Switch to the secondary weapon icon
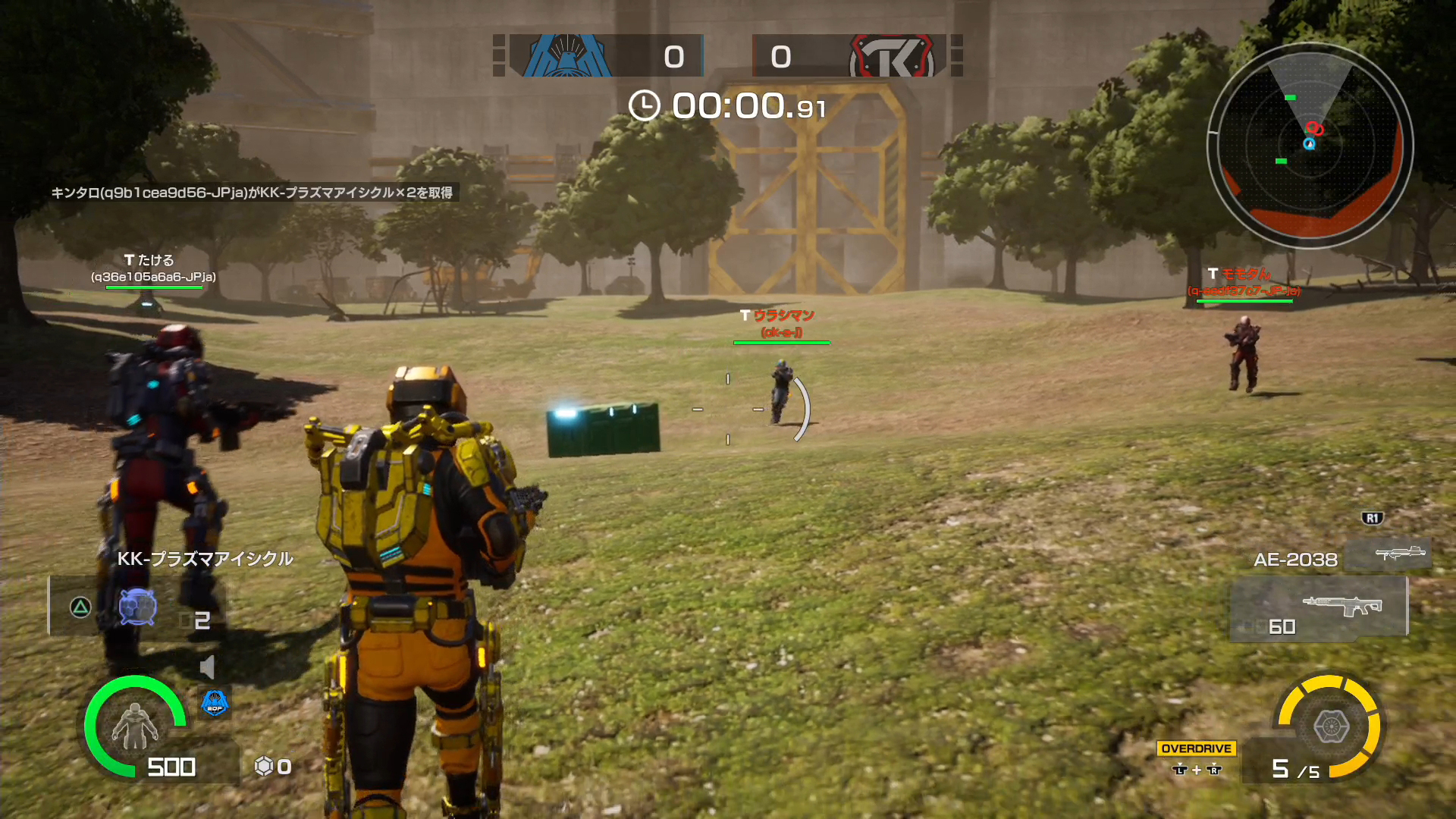Image resolution: width=1456 pixels, height=819 pixels. [1389, 553]
